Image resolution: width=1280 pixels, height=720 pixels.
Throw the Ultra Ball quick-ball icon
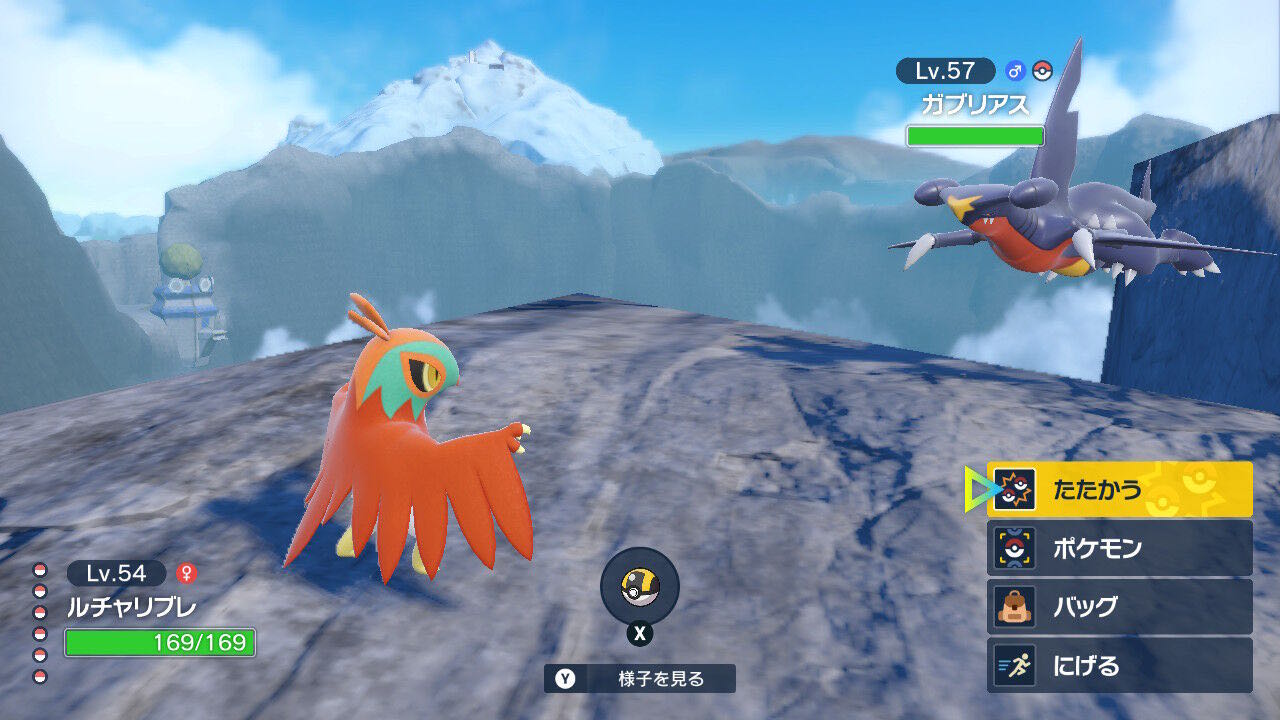[640, 587]
